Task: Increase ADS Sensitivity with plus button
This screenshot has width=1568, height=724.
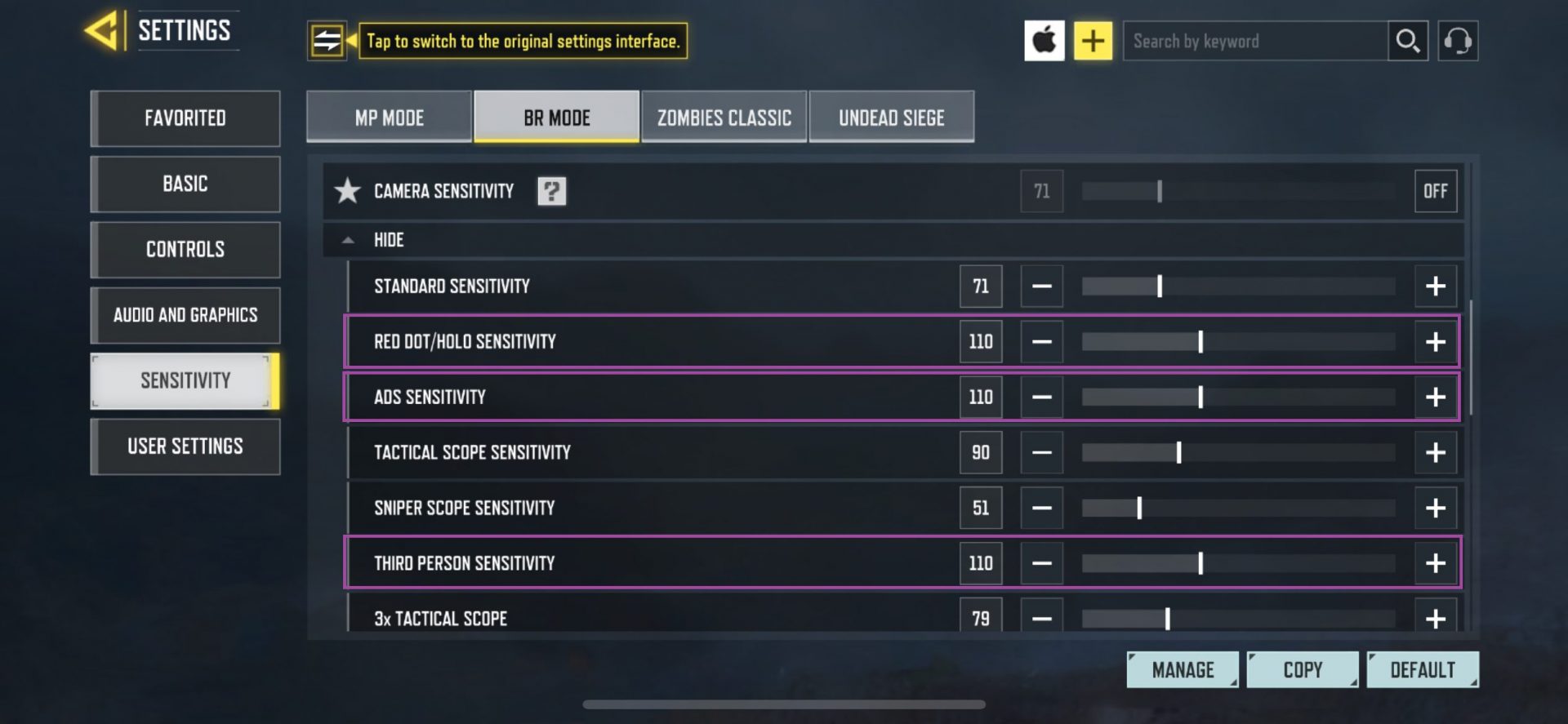Action: 1435,397
